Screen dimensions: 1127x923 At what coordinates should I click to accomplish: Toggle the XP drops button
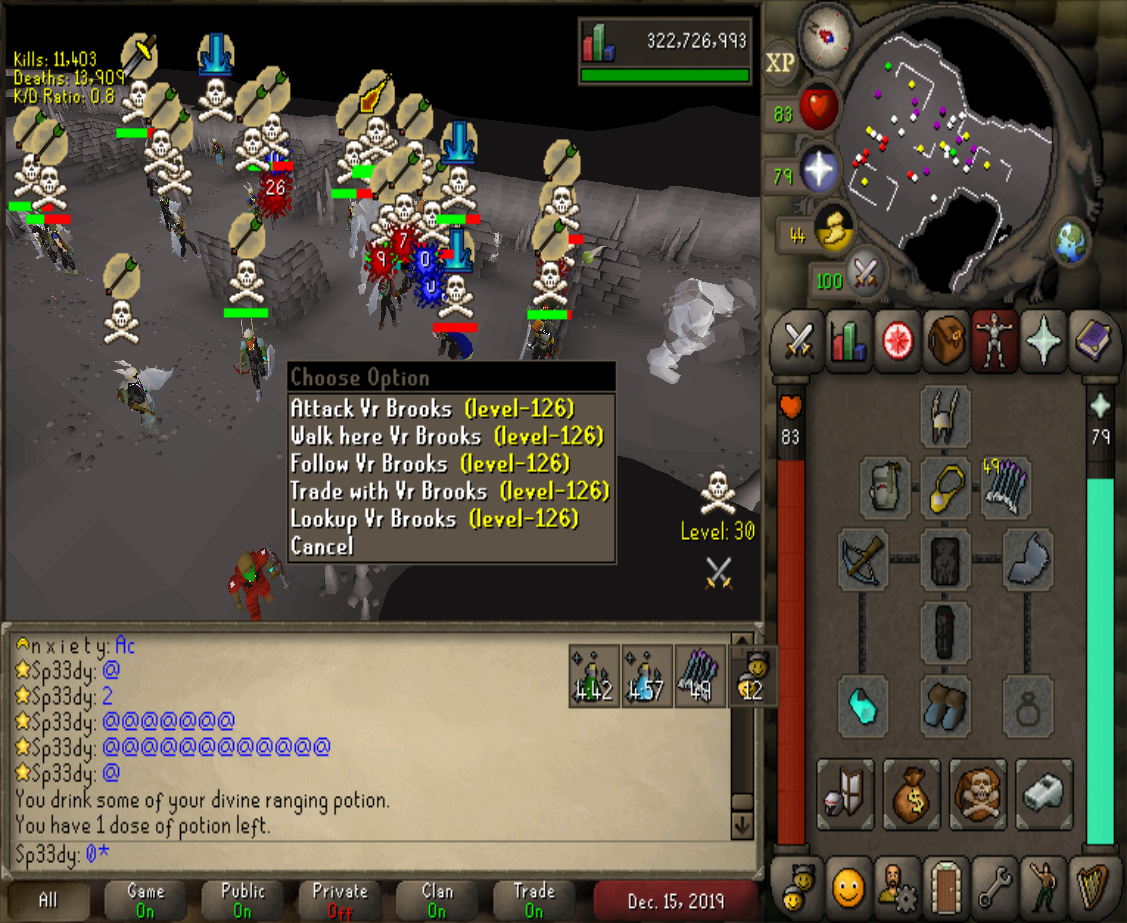[x=780, y=63]
